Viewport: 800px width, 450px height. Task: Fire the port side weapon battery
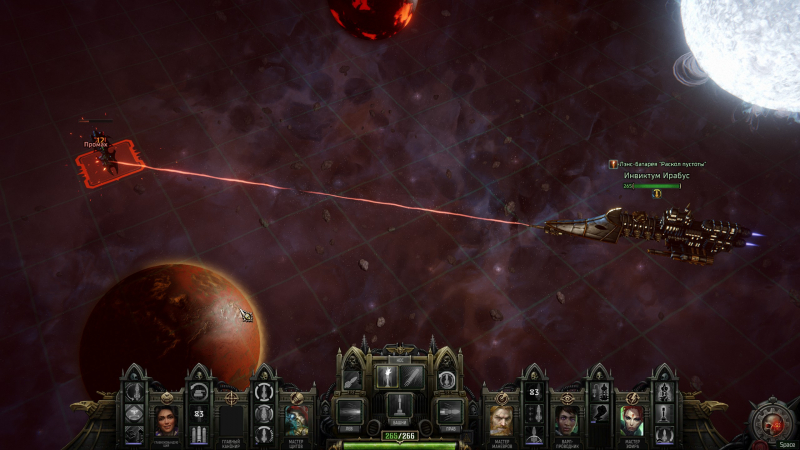click(350, 410)
